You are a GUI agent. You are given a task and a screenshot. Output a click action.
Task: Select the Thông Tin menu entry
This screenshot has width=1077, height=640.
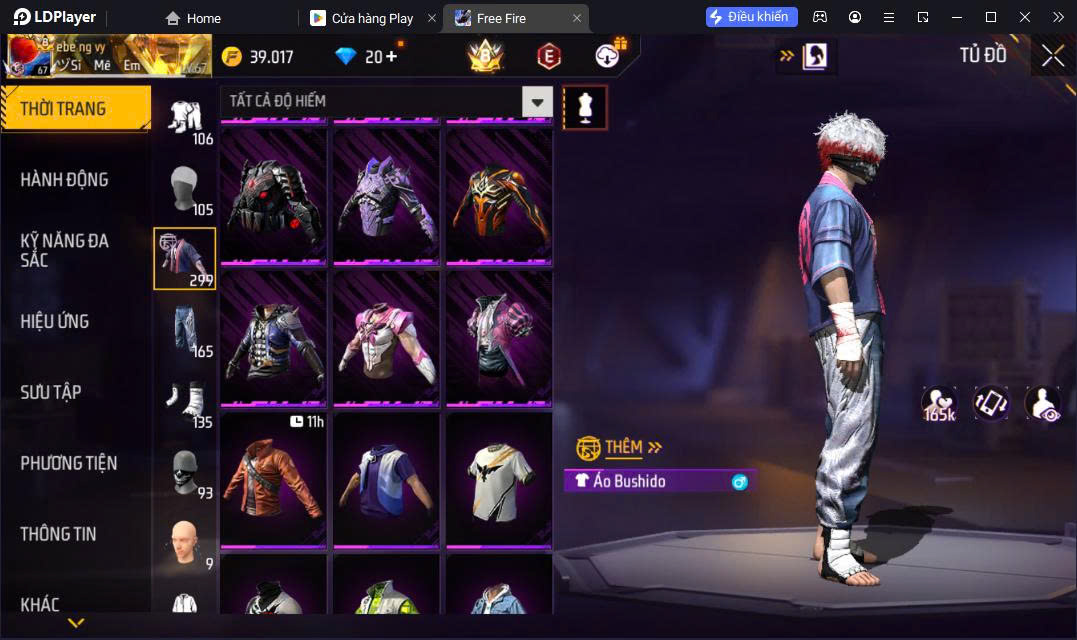[58, 534]
